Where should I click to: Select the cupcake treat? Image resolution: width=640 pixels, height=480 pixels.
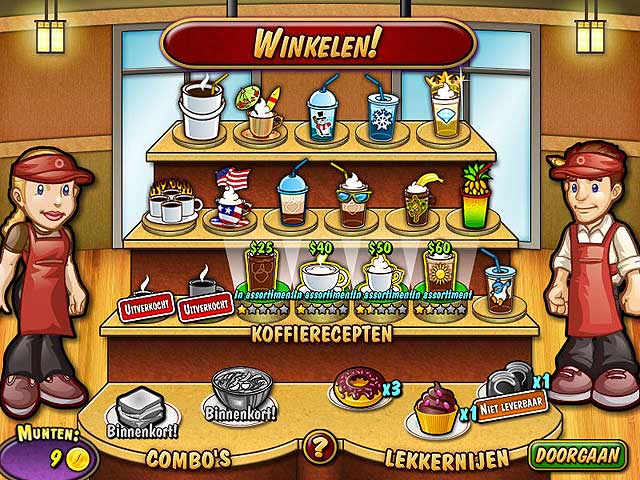click(x=436, y=409)
